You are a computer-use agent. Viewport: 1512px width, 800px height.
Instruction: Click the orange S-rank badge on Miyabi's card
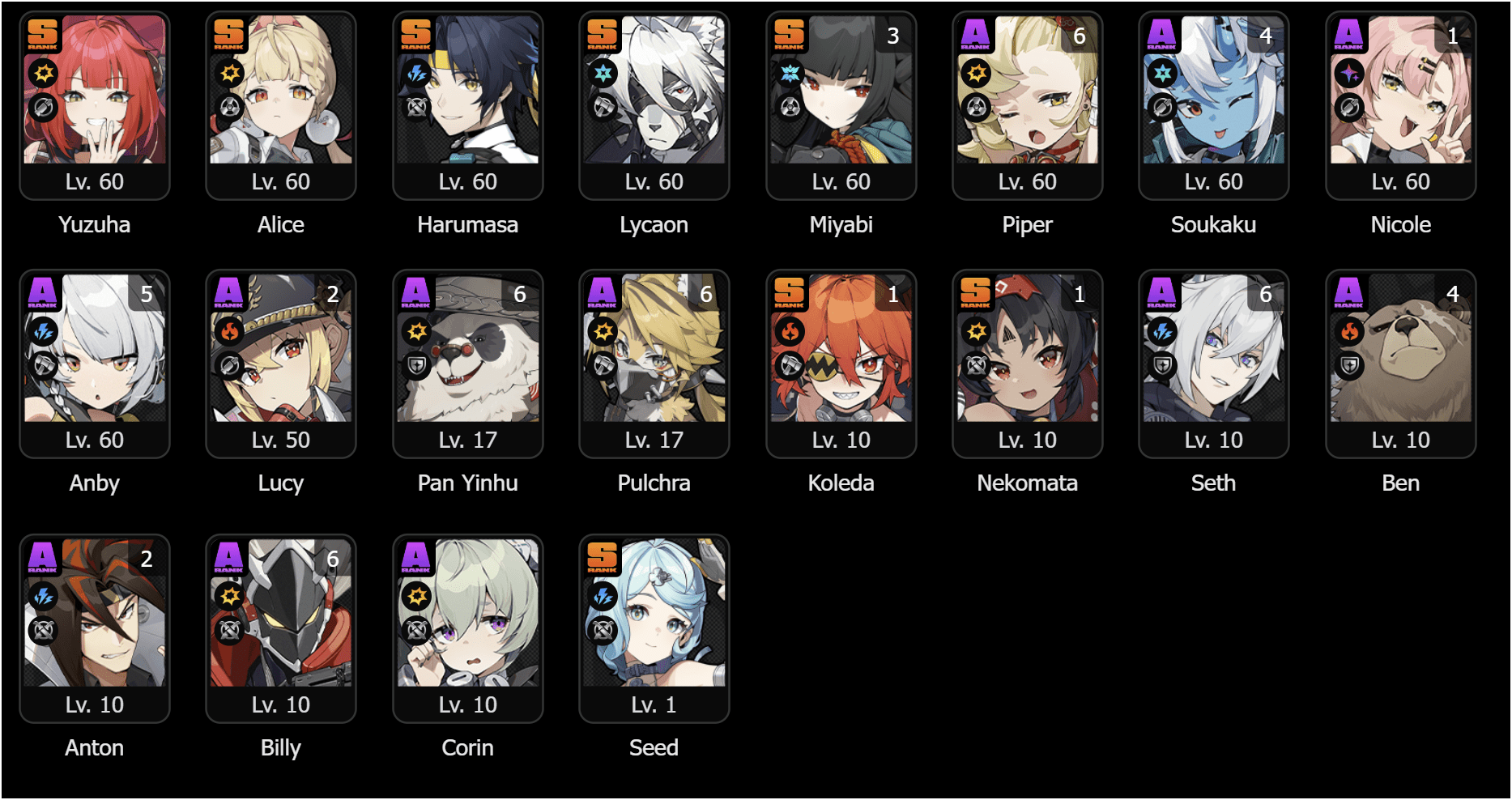point(790,35)
